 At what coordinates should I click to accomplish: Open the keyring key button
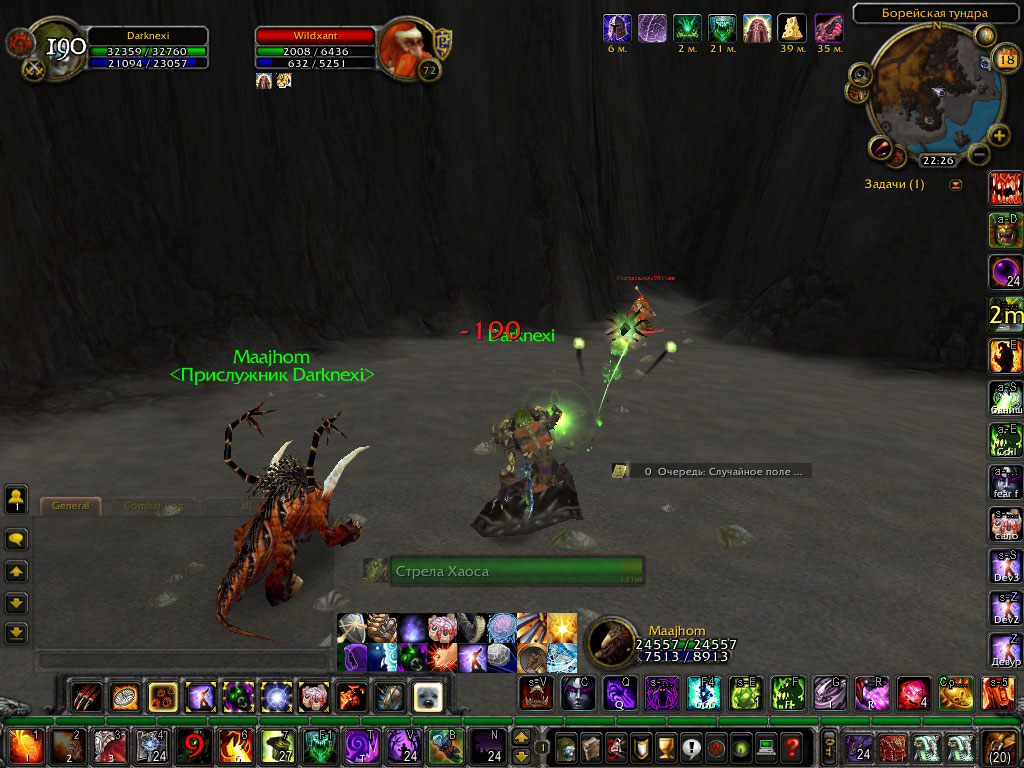click(x=829, y=747)
